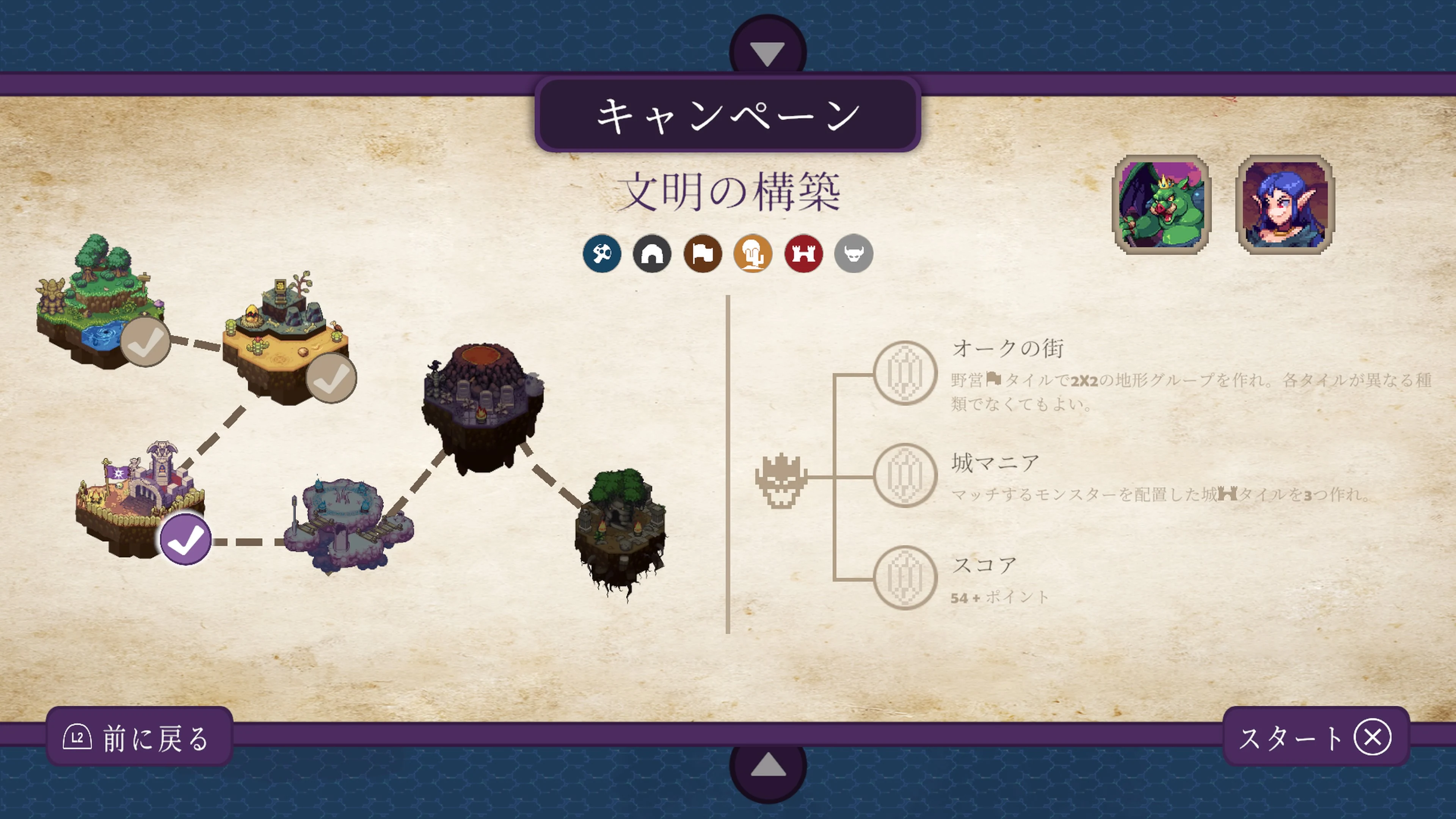
Task: Select the brown camp flag icon
Action: point(702,254)
